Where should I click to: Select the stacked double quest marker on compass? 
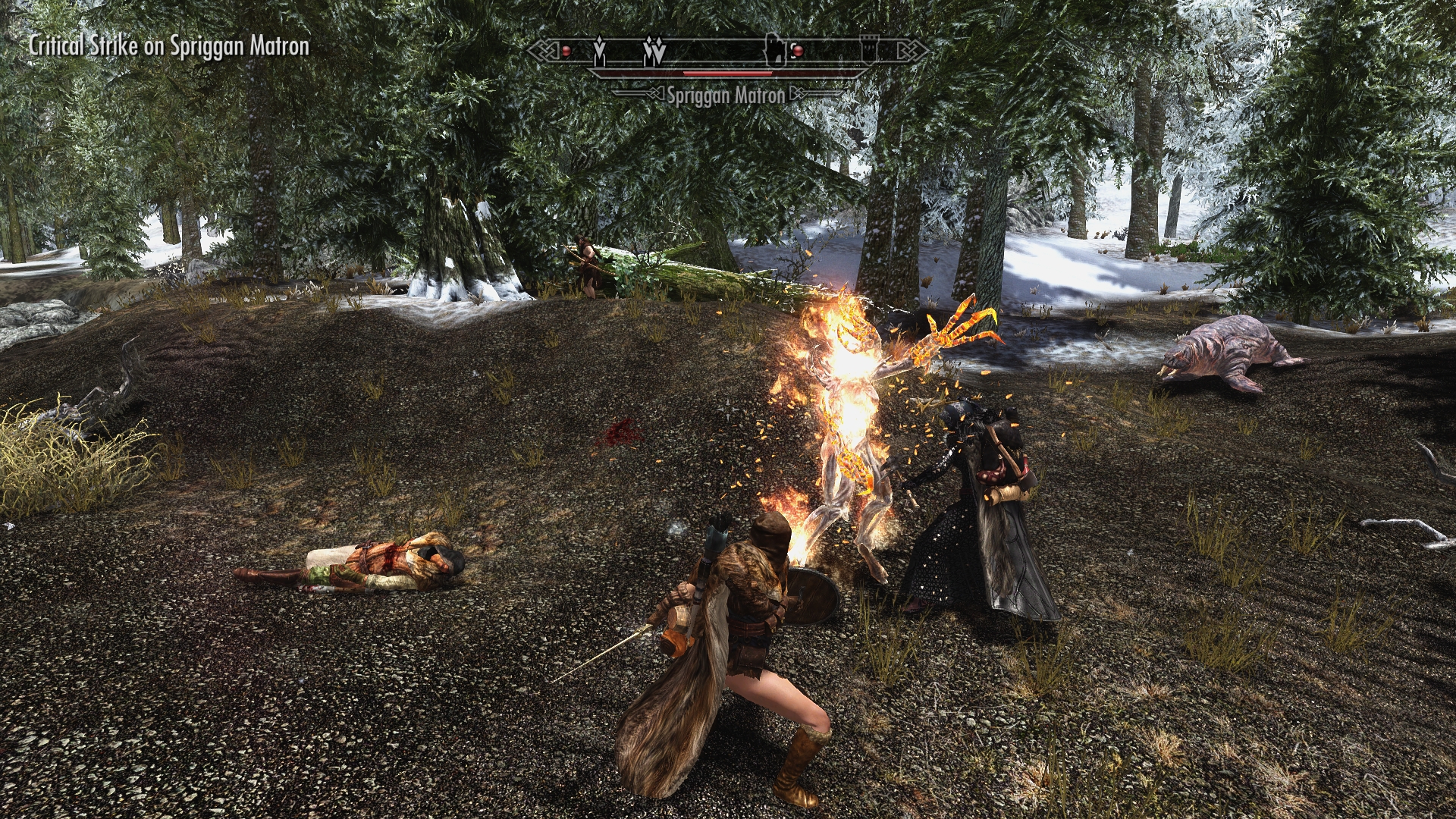[x=654, y=52]
